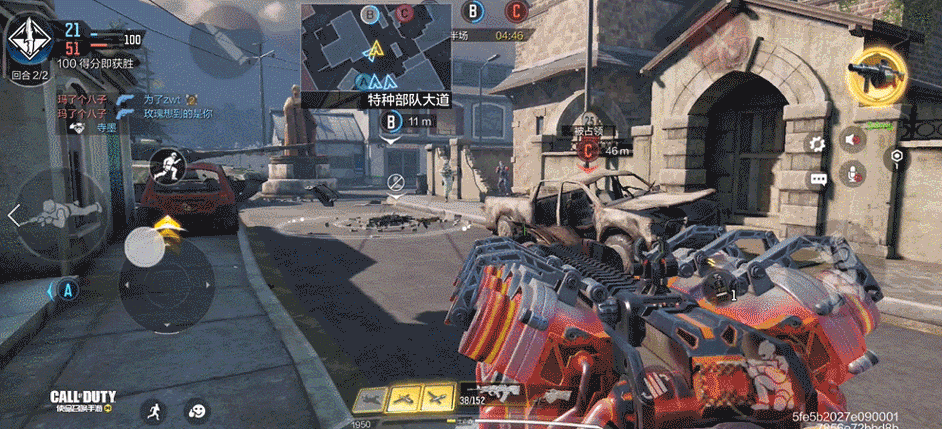Toggle the sprint runner icon near the logo
The width and height of the screenshot is (942, 429).
tap(152, 409)
